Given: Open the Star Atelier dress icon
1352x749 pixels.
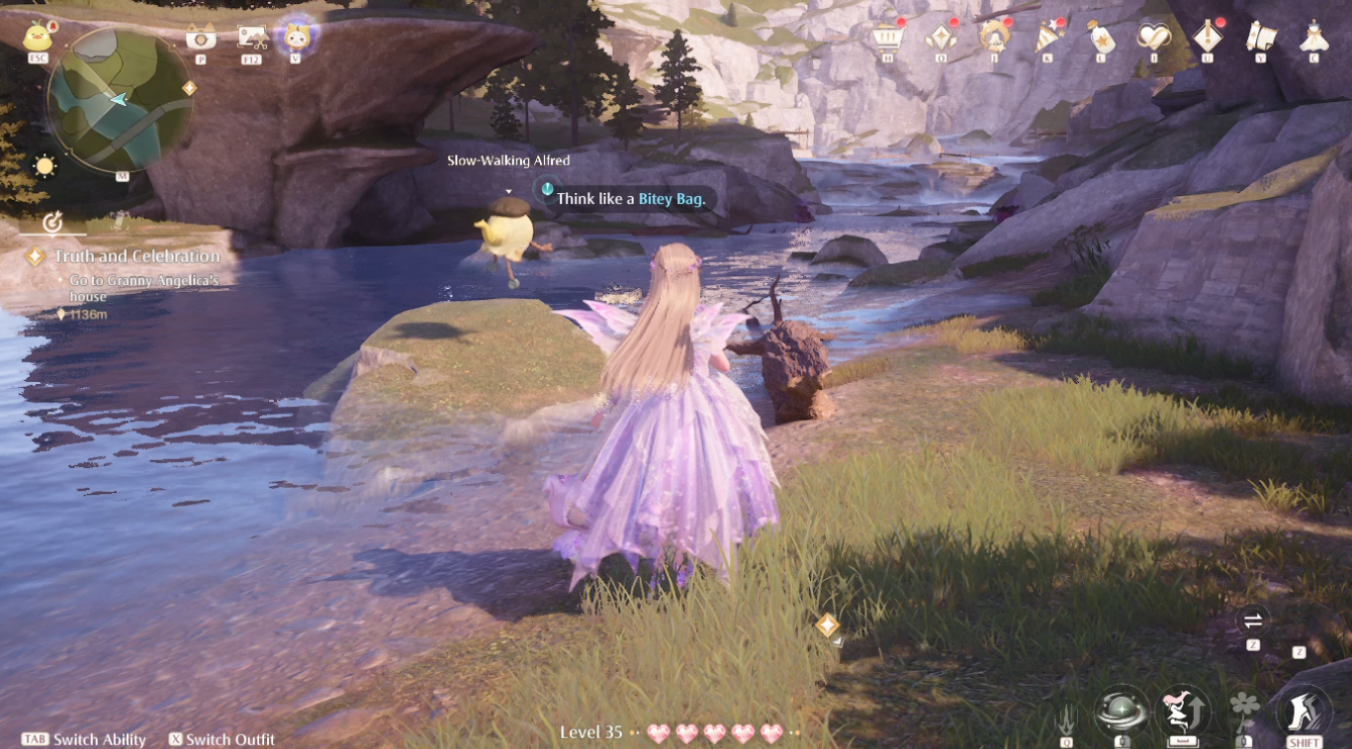Looking at the screenshot, I should click(x=1312, y=37).
